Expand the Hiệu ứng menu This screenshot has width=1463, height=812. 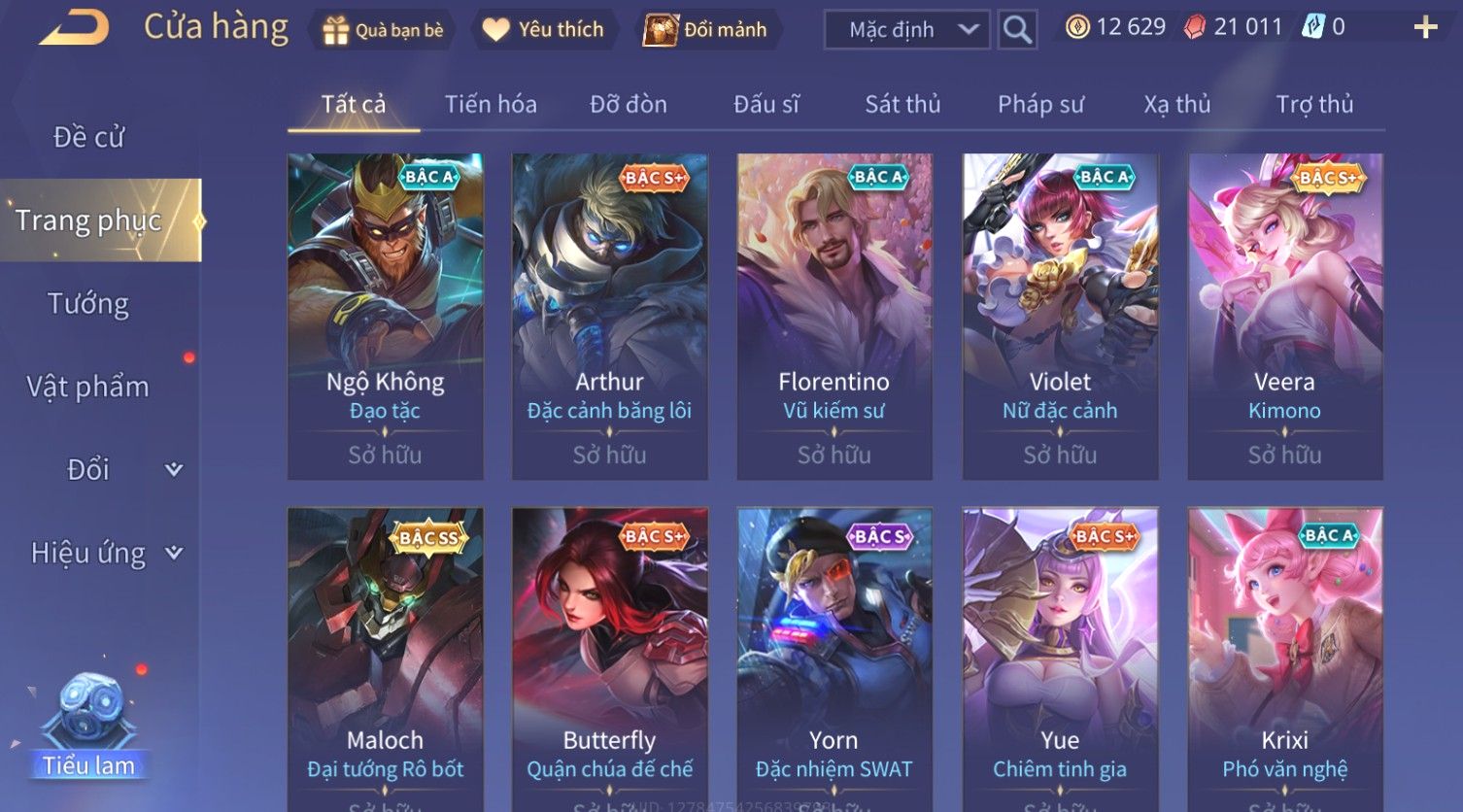(105, 553)
